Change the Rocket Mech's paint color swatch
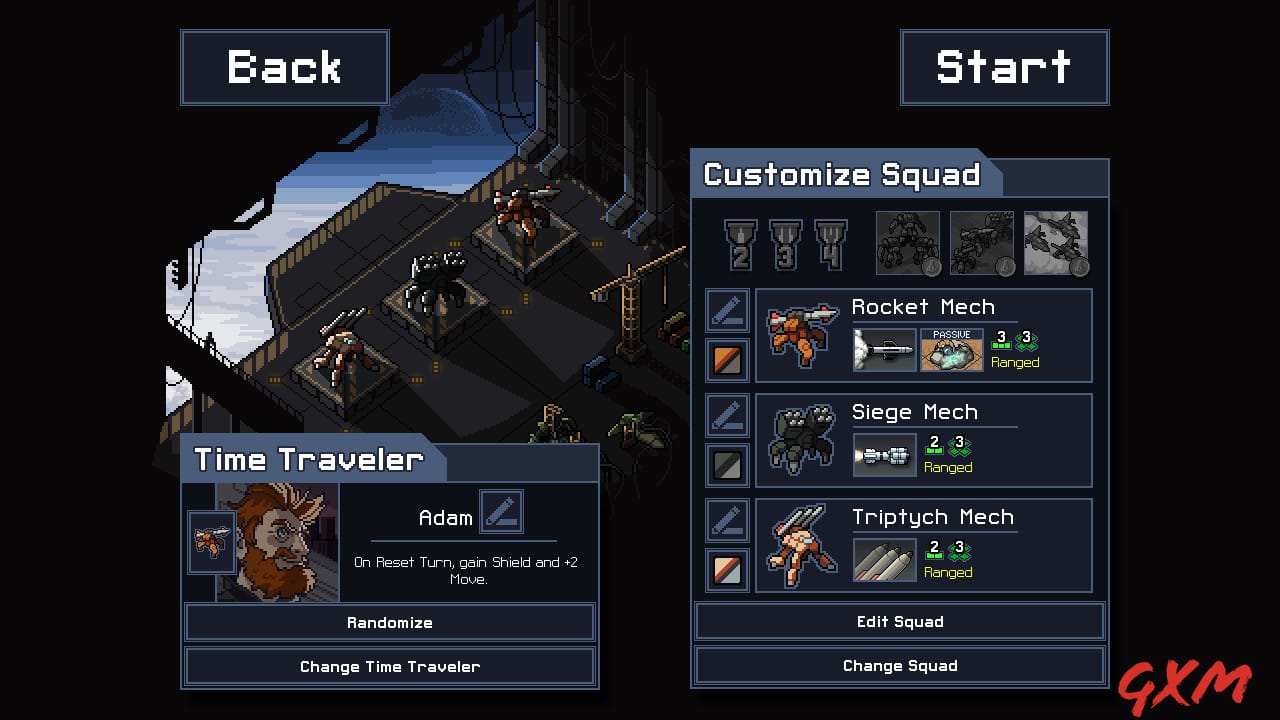The width and height of the screenshot is (1280, 720). pyautogui.click(x=727, y=360)
